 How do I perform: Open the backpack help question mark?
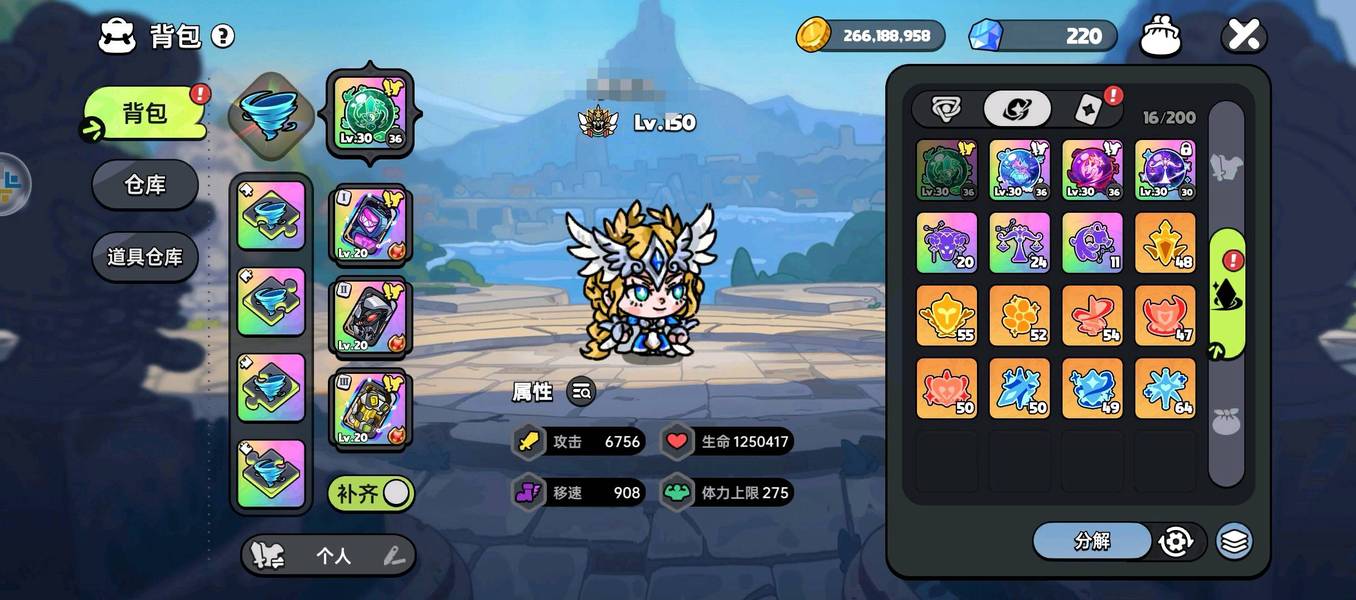coord(223,37)
